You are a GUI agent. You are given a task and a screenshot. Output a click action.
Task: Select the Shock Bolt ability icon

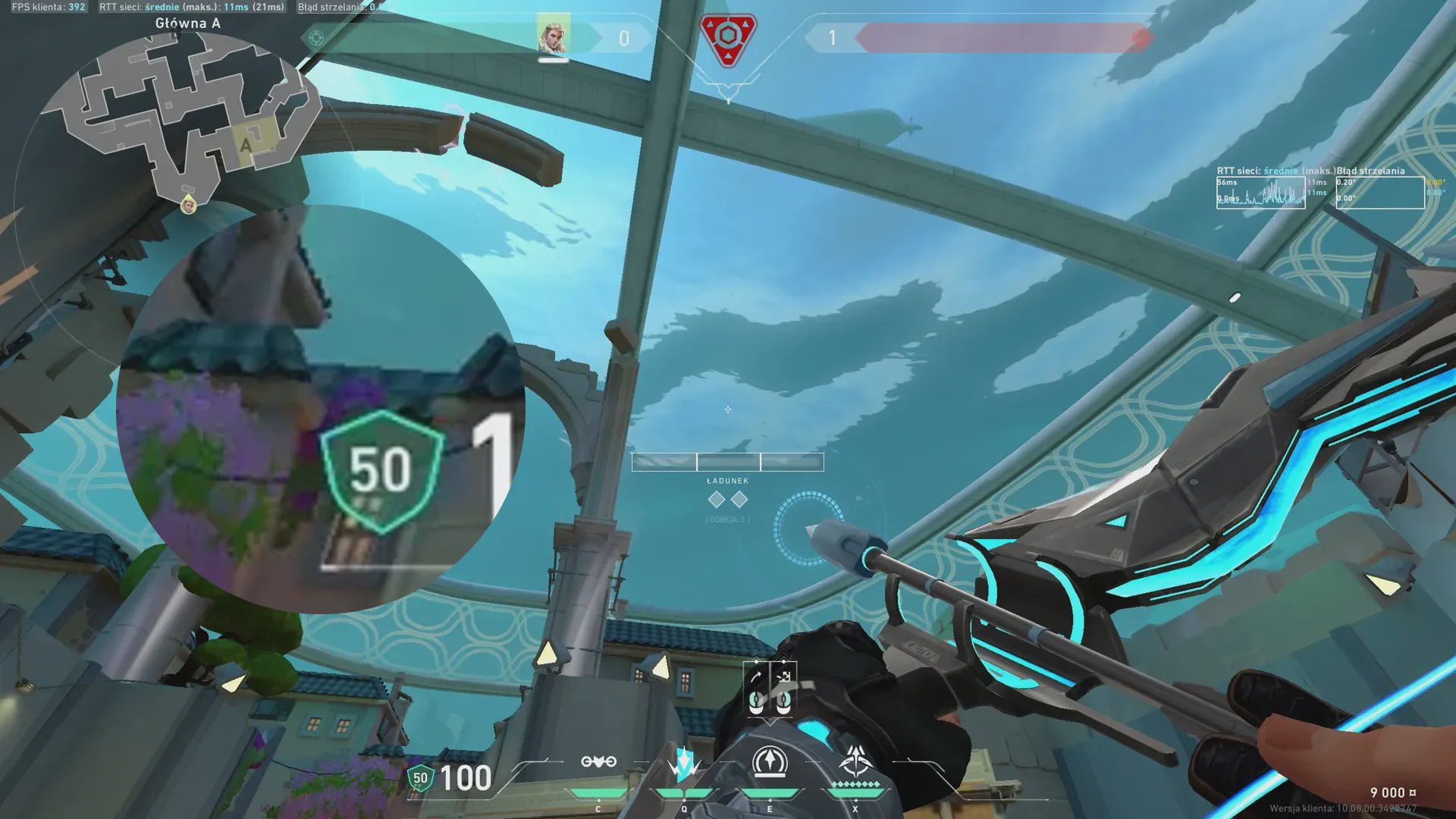[684, 762]
